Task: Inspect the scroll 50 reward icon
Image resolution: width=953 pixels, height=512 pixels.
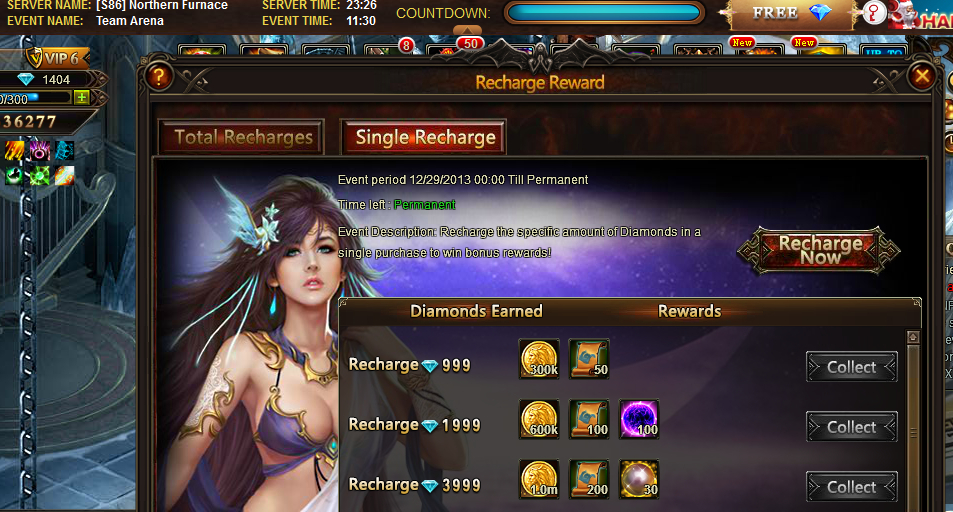Action: pos(589,359)
